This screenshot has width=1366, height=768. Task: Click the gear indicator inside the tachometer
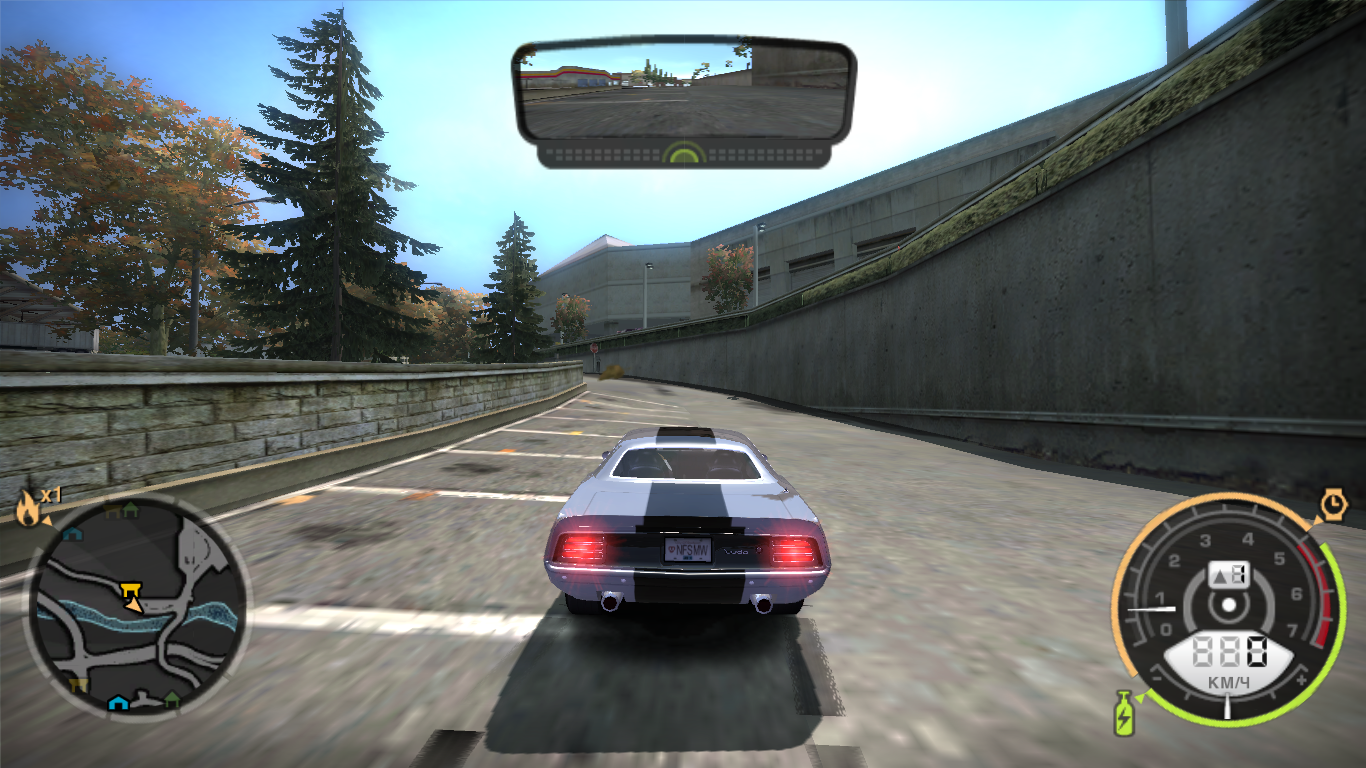(x=1230, y=572)
